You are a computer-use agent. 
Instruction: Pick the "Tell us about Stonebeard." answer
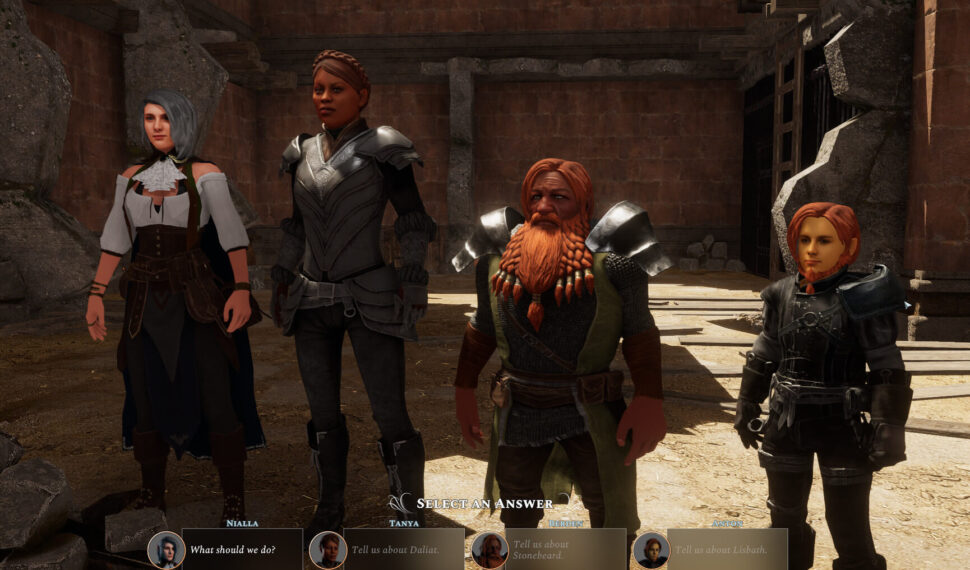(x=565, y=549)
